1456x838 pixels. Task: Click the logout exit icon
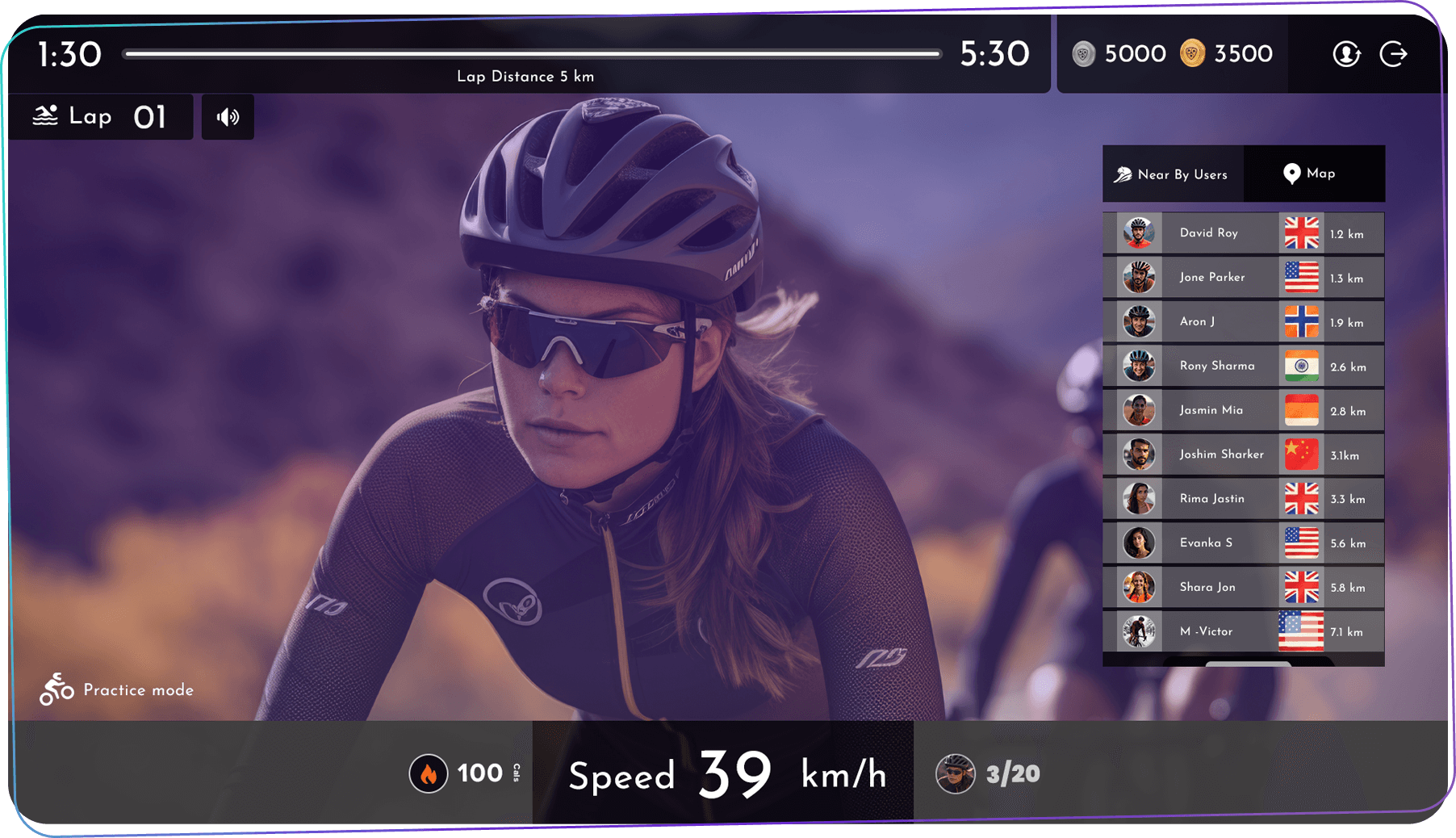(x=1394, y=54)
